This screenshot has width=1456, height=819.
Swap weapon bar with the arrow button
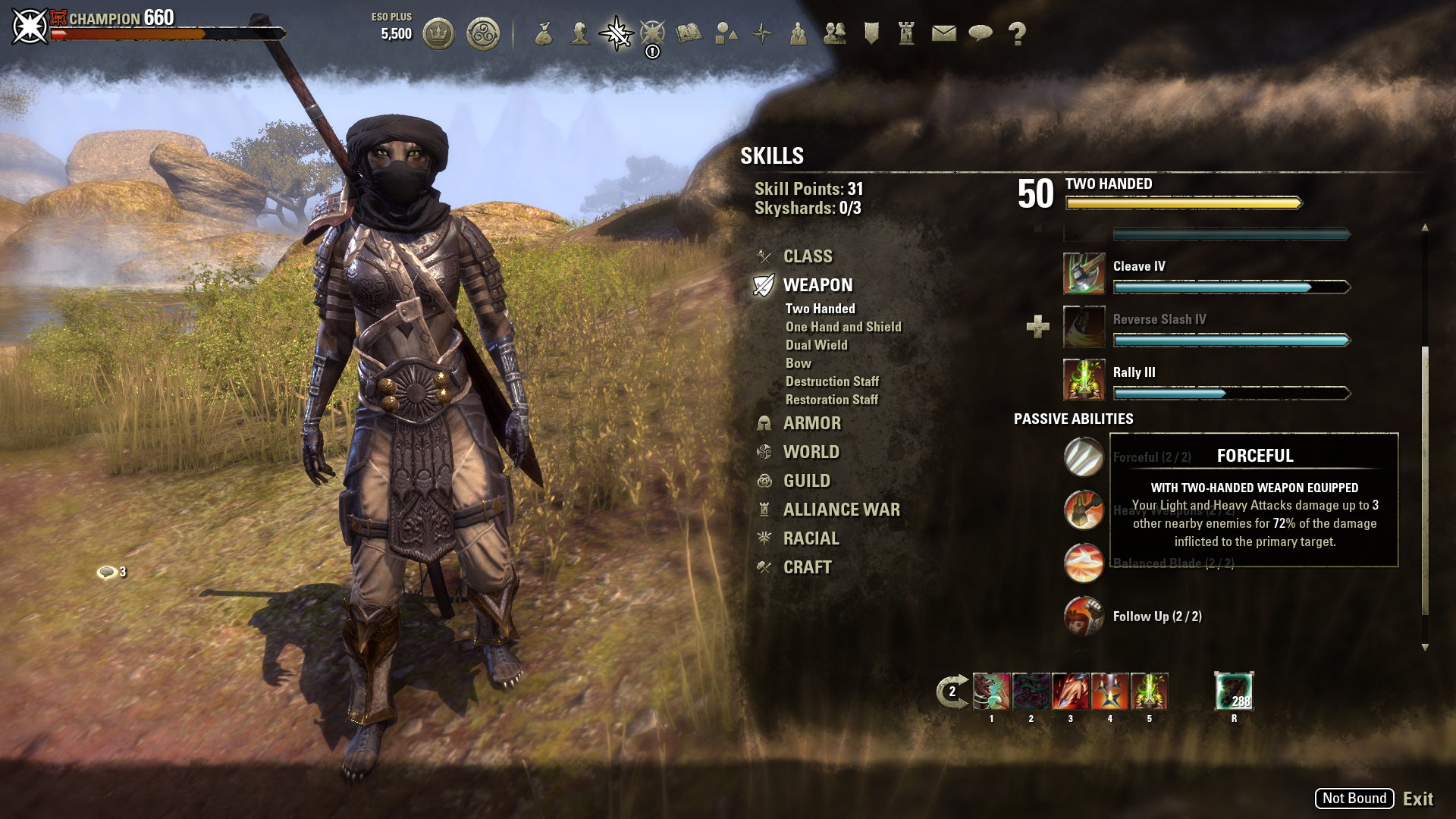[952, 692]
